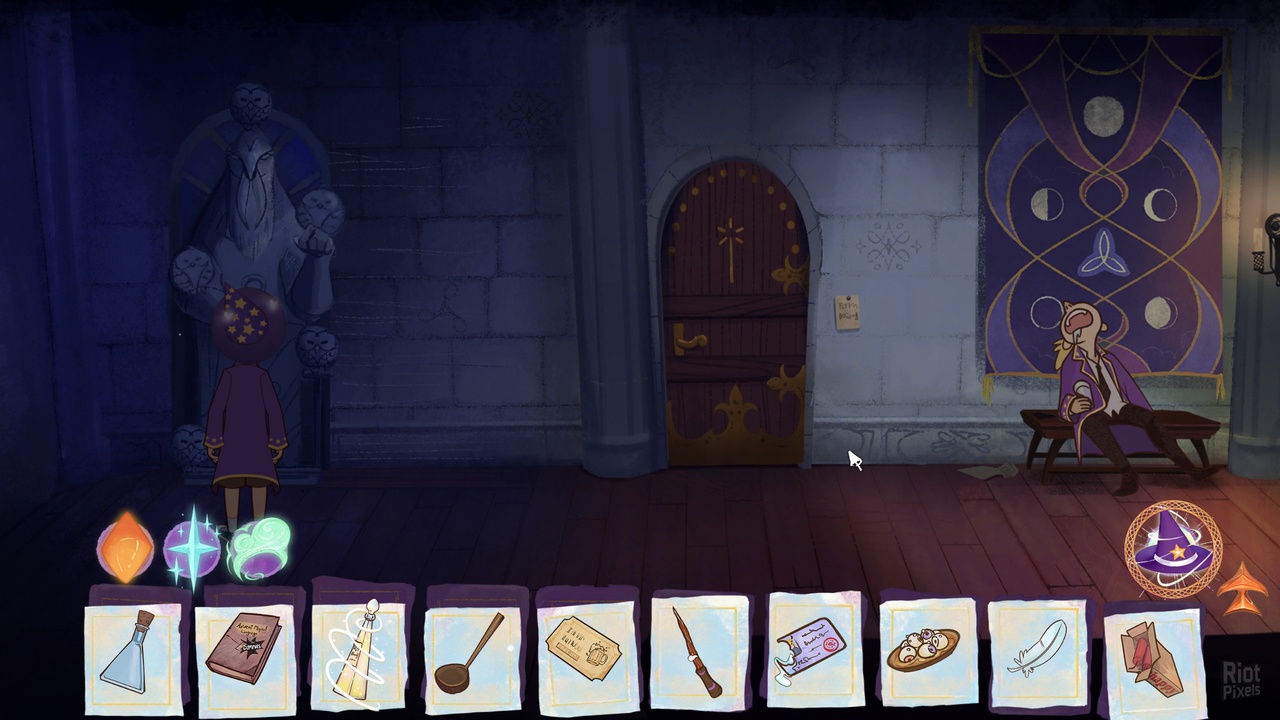Open the wizard hat menu

pyautogui.click(x=1172, y=550)
